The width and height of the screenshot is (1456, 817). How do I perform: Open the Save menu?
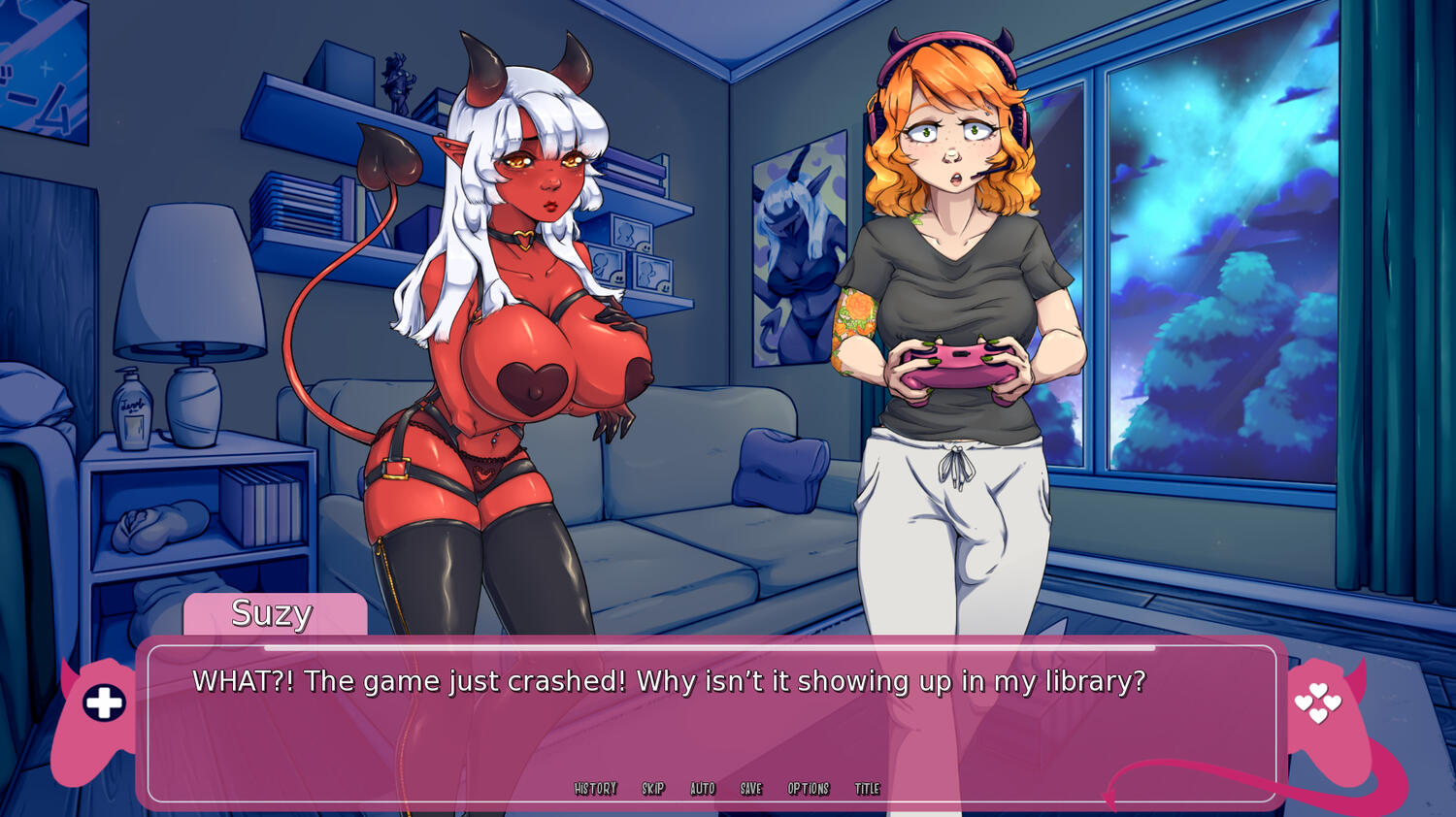click(x=751, y=789)
